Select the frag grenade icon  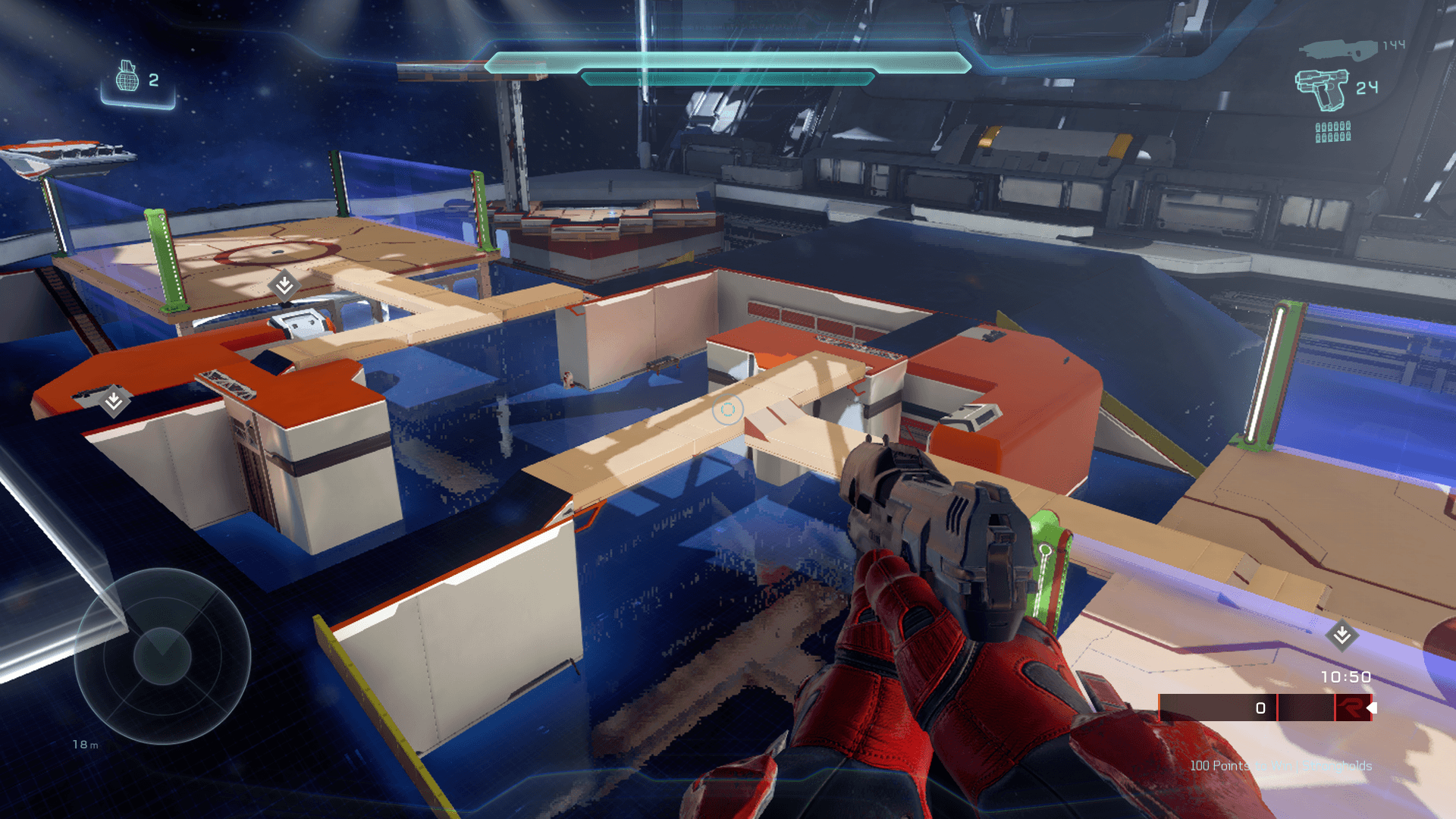127,77
